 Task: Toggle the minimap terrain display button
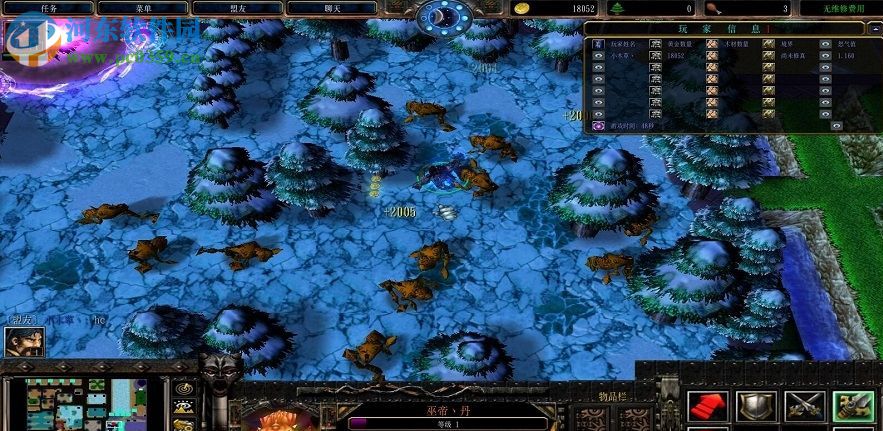pos(184,408)
